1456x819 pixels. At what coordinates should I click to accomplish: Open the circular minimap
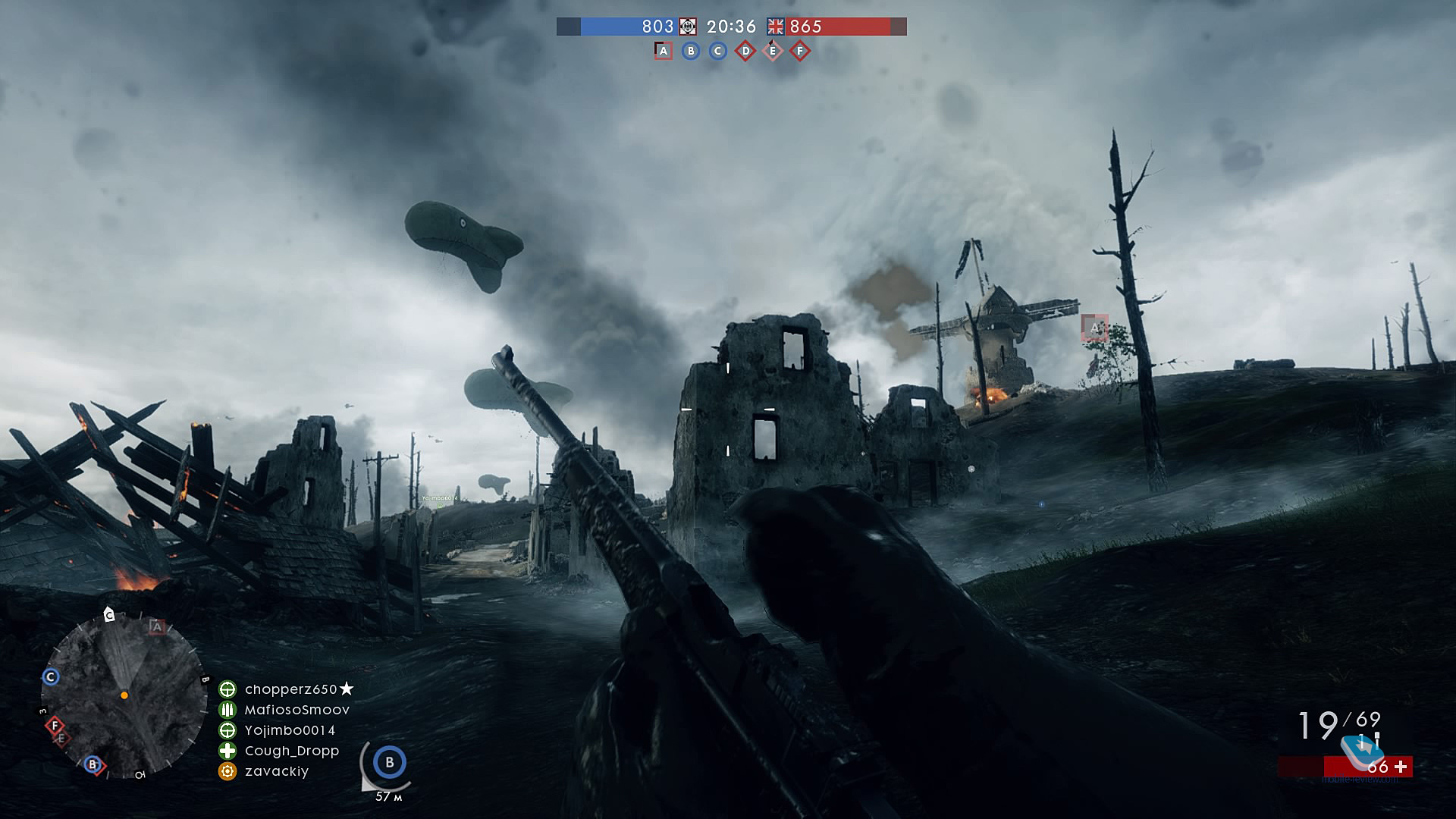click(x=124, y=694)
